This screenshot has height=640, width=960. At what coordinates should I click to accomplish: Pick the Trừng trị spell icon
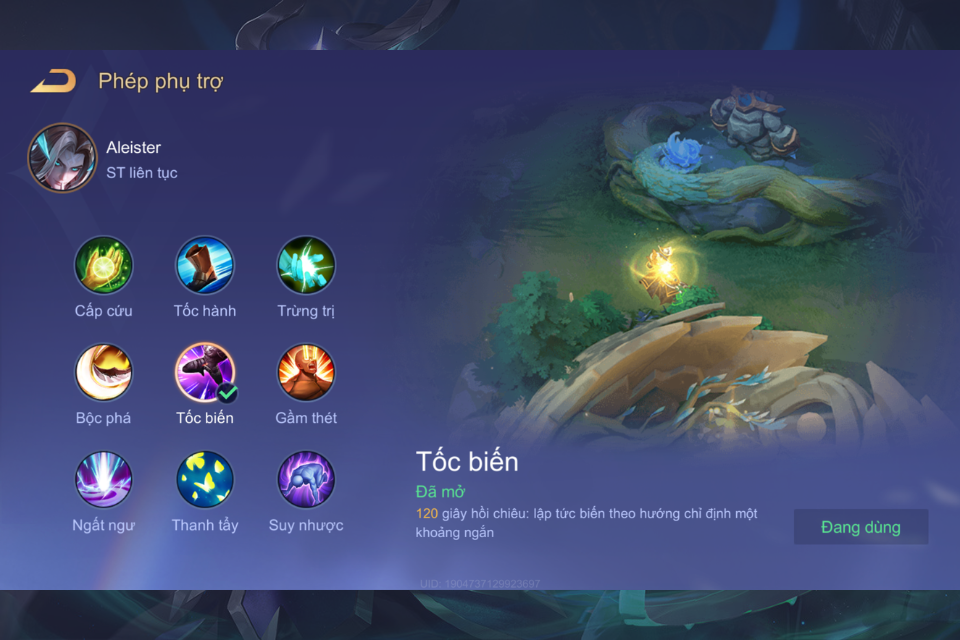click(306, 266)
